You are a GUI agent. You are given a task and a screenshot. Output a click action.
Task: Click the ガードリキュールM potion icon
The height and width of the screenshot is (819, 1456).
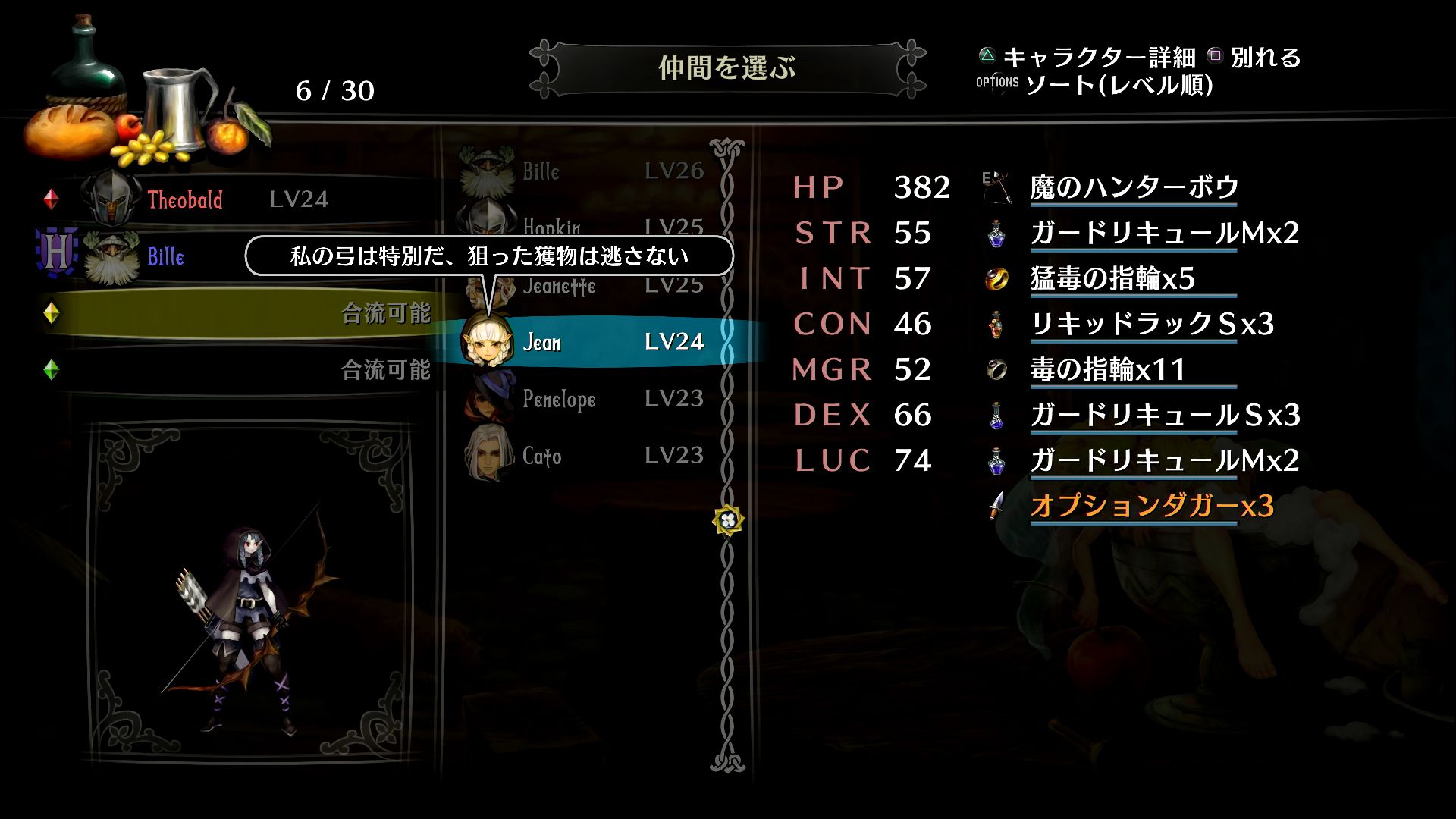click(x=998, y=234)
